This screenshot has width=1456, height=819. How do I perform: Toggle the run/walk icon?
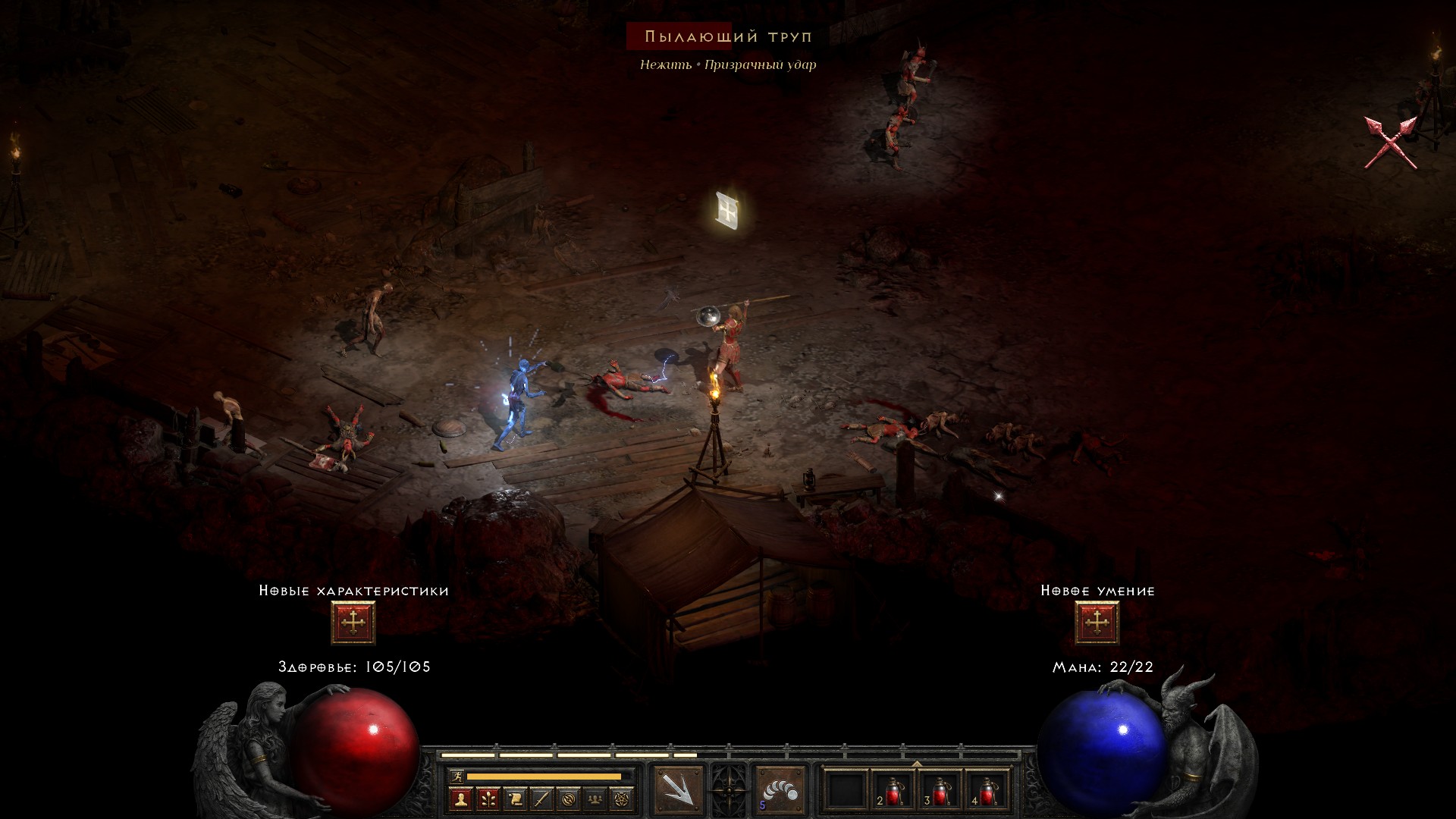[x=456, y=776]
